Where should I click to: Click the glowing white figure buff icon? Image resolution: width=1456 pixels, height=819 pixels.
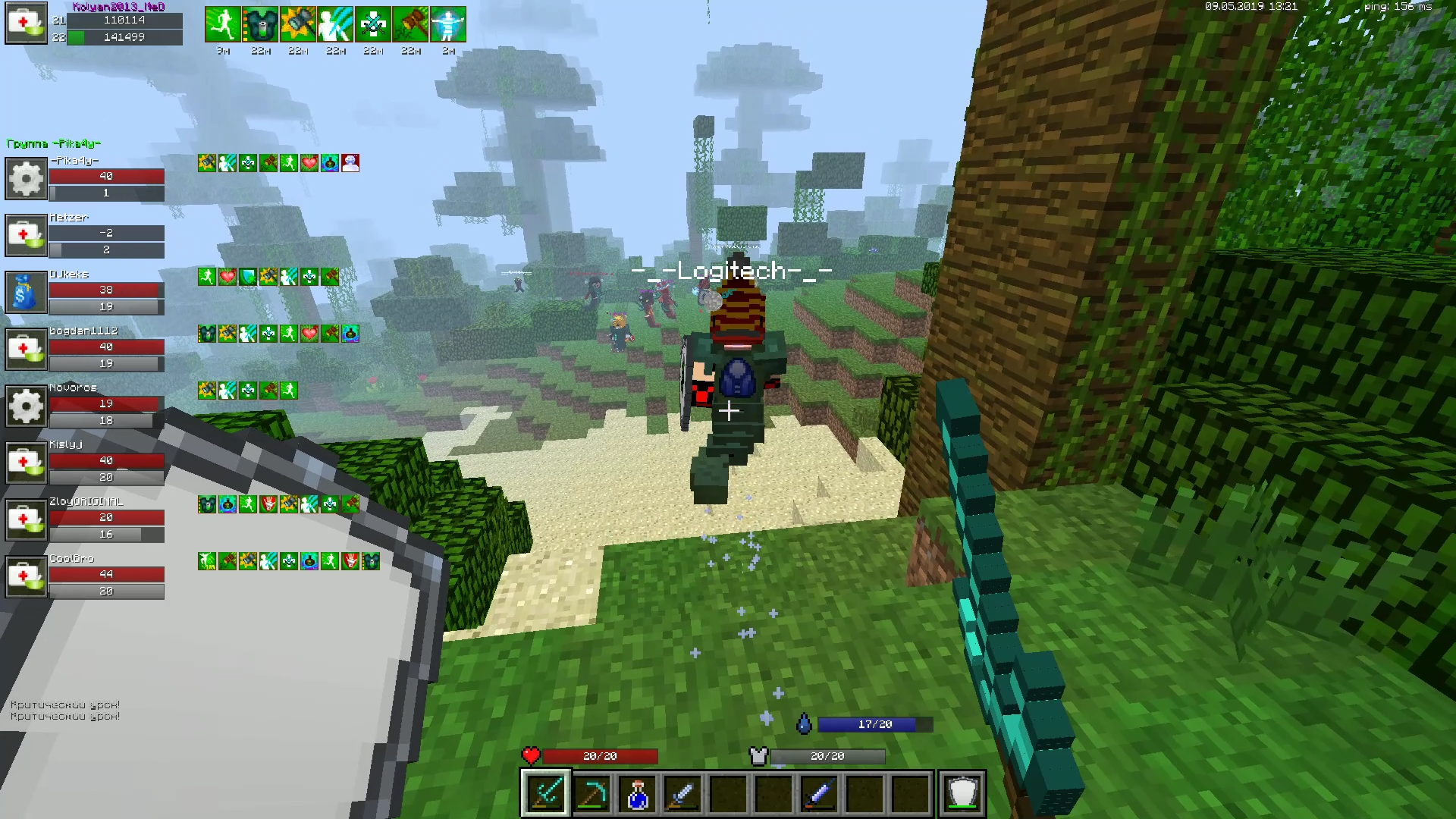point(448,24)
